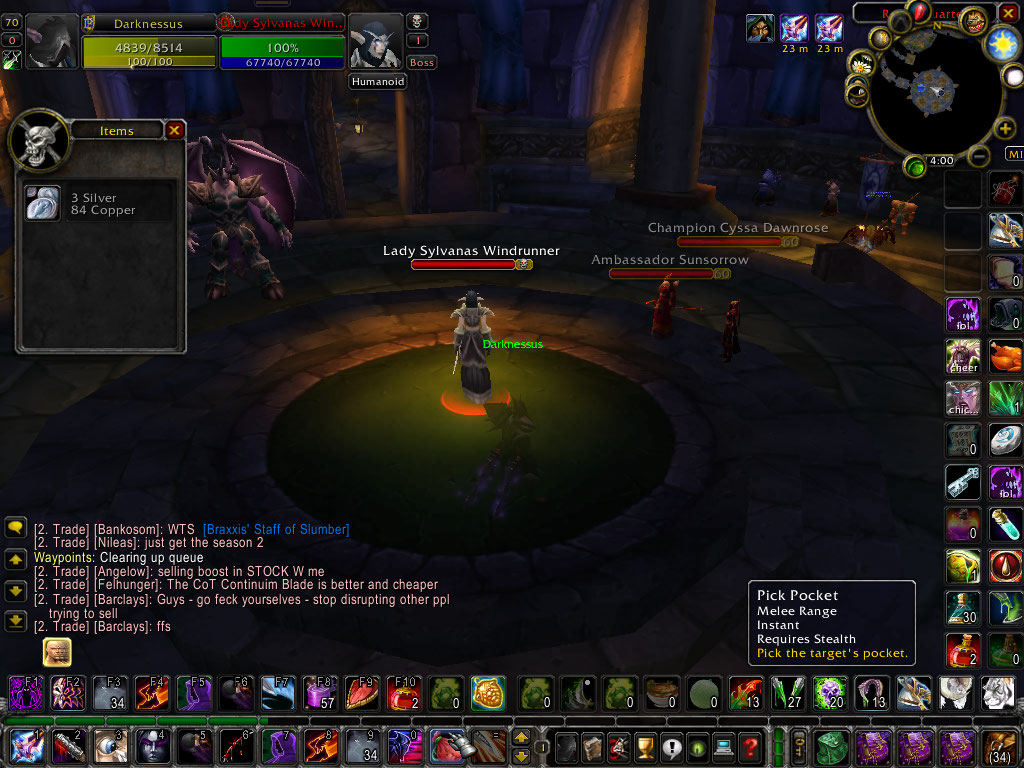The height and width of the screenshot is (768, 1024).
Task: Loot the 3 Silver 84 Copper coins
Action: click(x=43, y=204)
